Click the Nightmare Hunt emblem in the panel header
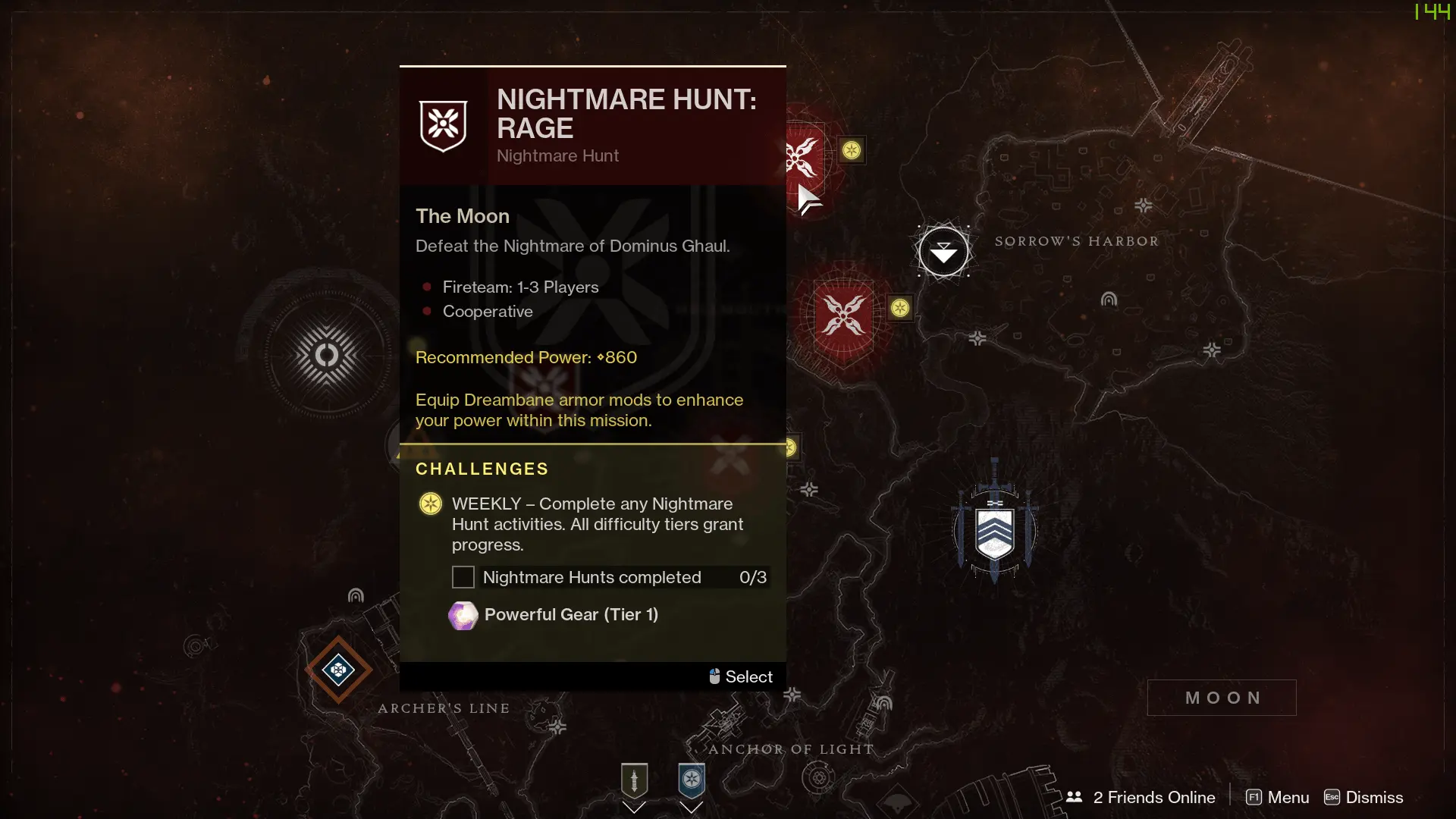Screen dimensions: 1456x819 point(443,124)
